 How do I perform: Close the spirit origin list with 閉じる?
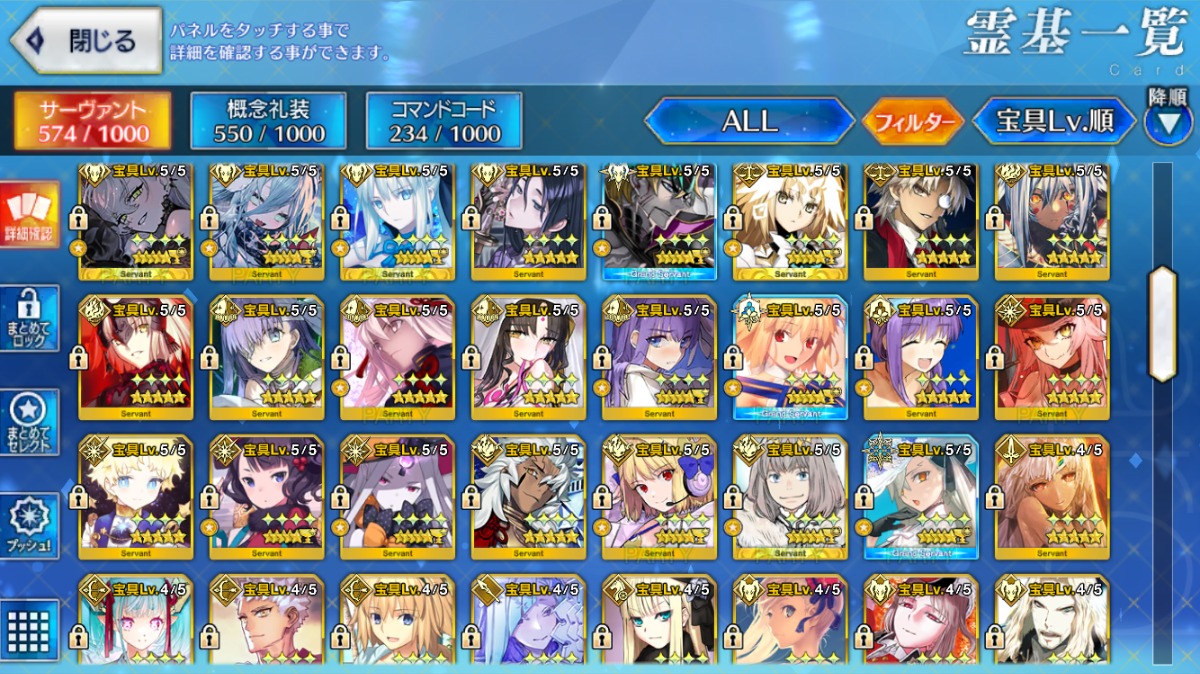(86, 41)
